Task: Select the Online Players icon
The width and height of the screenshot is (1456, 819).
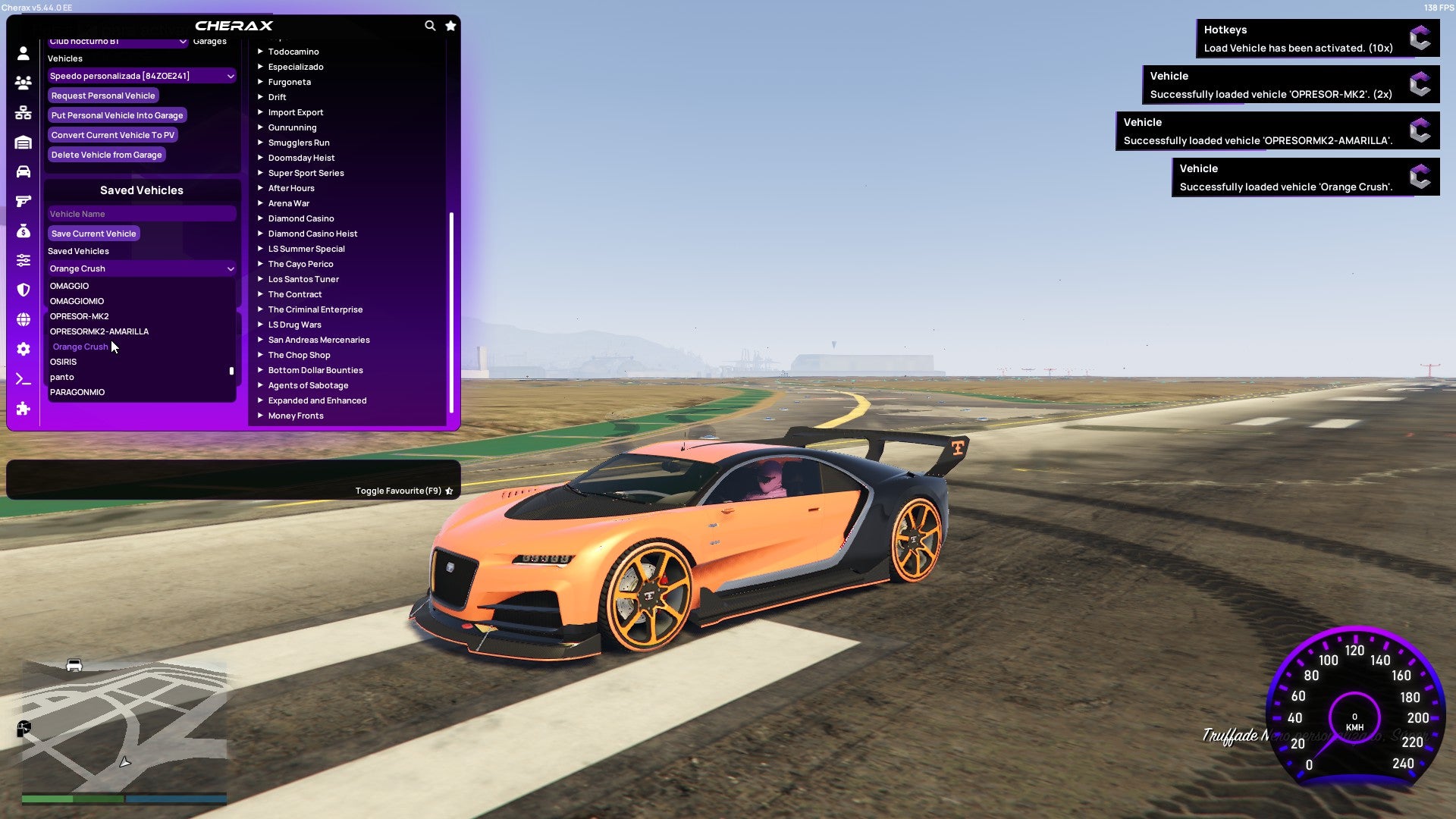Action: tap(23, 83)
